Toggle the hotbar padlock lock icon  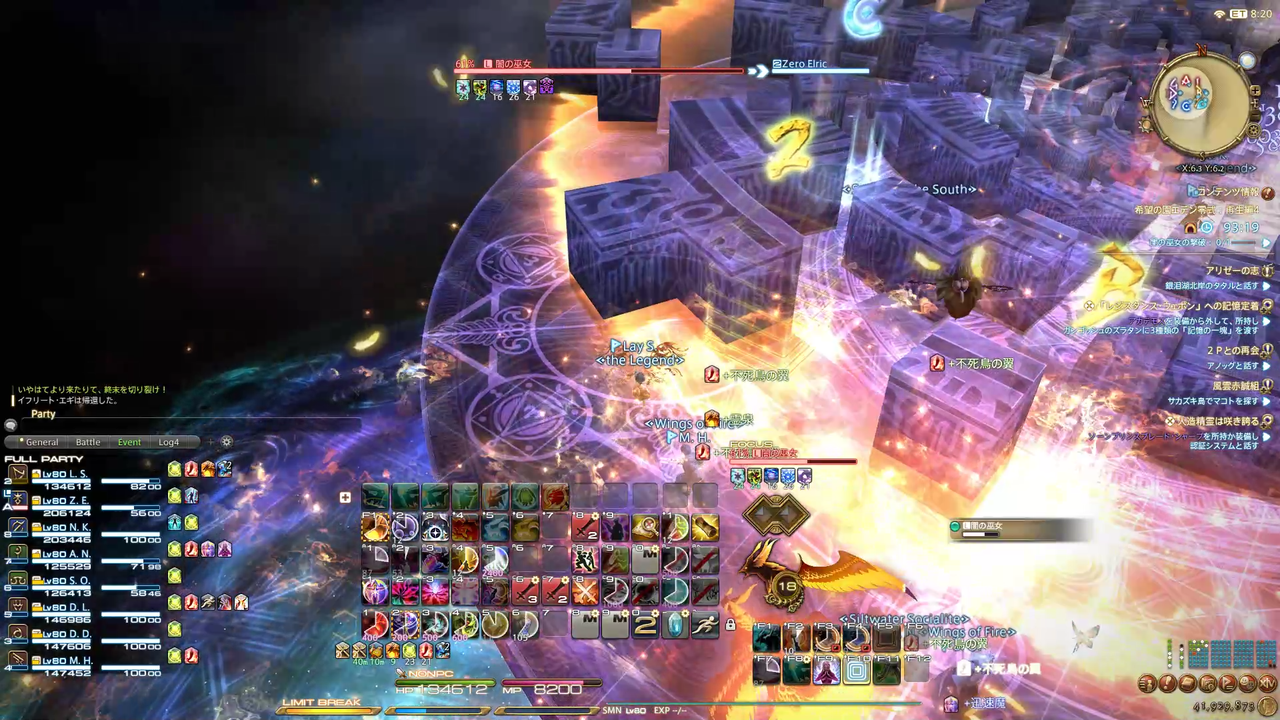click(730, 625)
